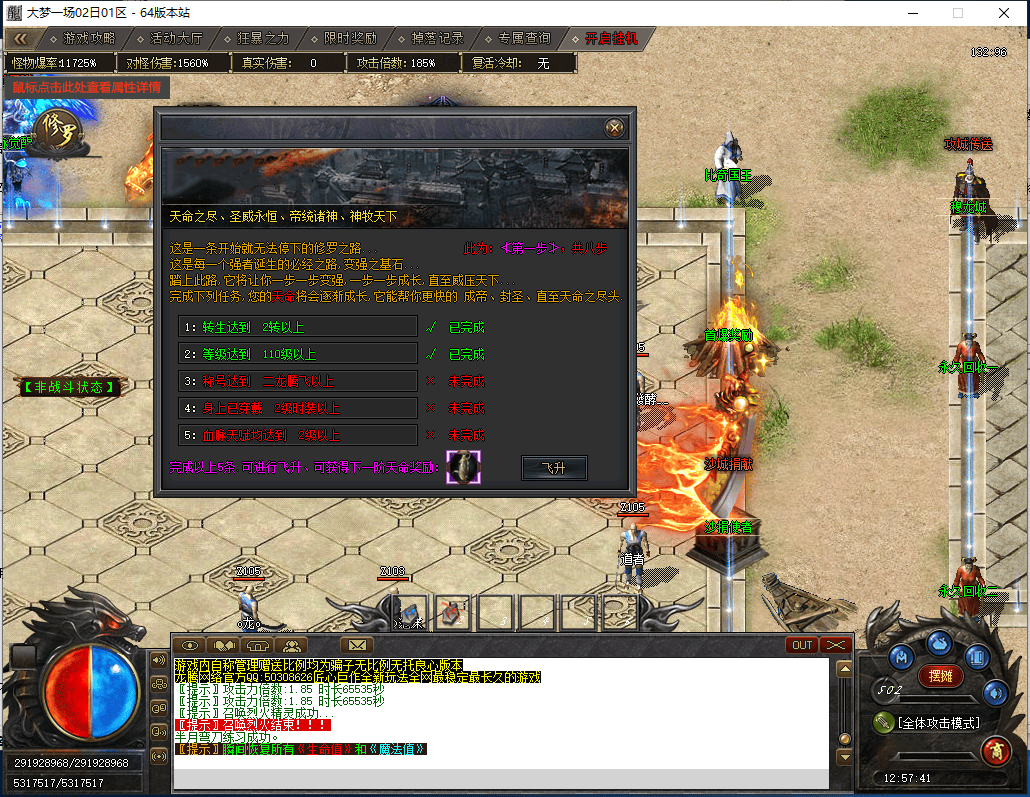Open the 限时奖励 timed rewards tab
Image resolution: width=1030 pixels, height=797 pixels.
[343, 38]
